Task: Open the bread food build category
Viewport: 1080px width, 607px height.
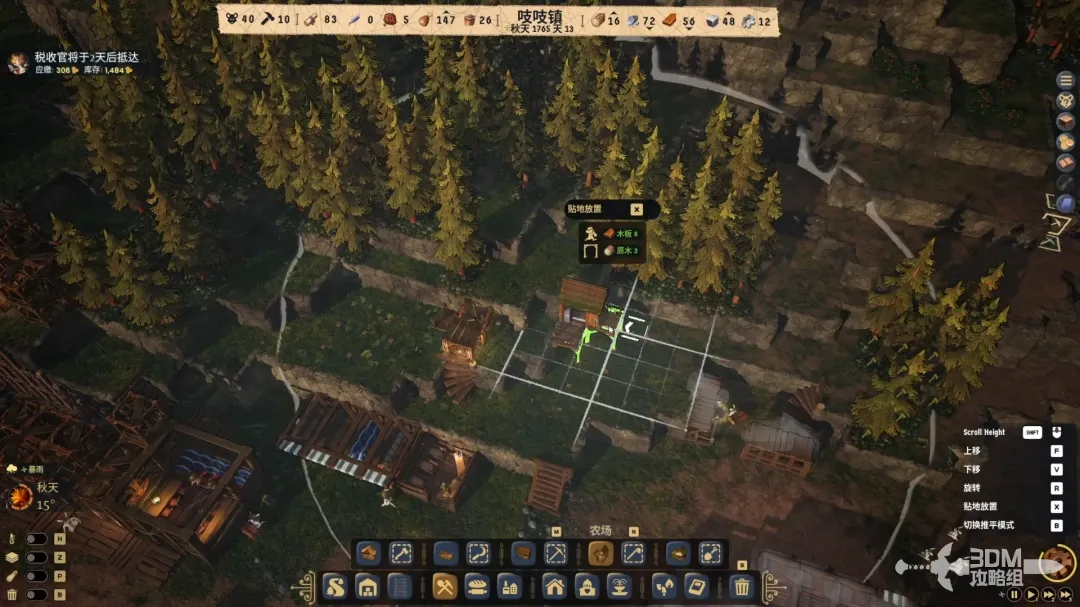Action: coord(477,586)
